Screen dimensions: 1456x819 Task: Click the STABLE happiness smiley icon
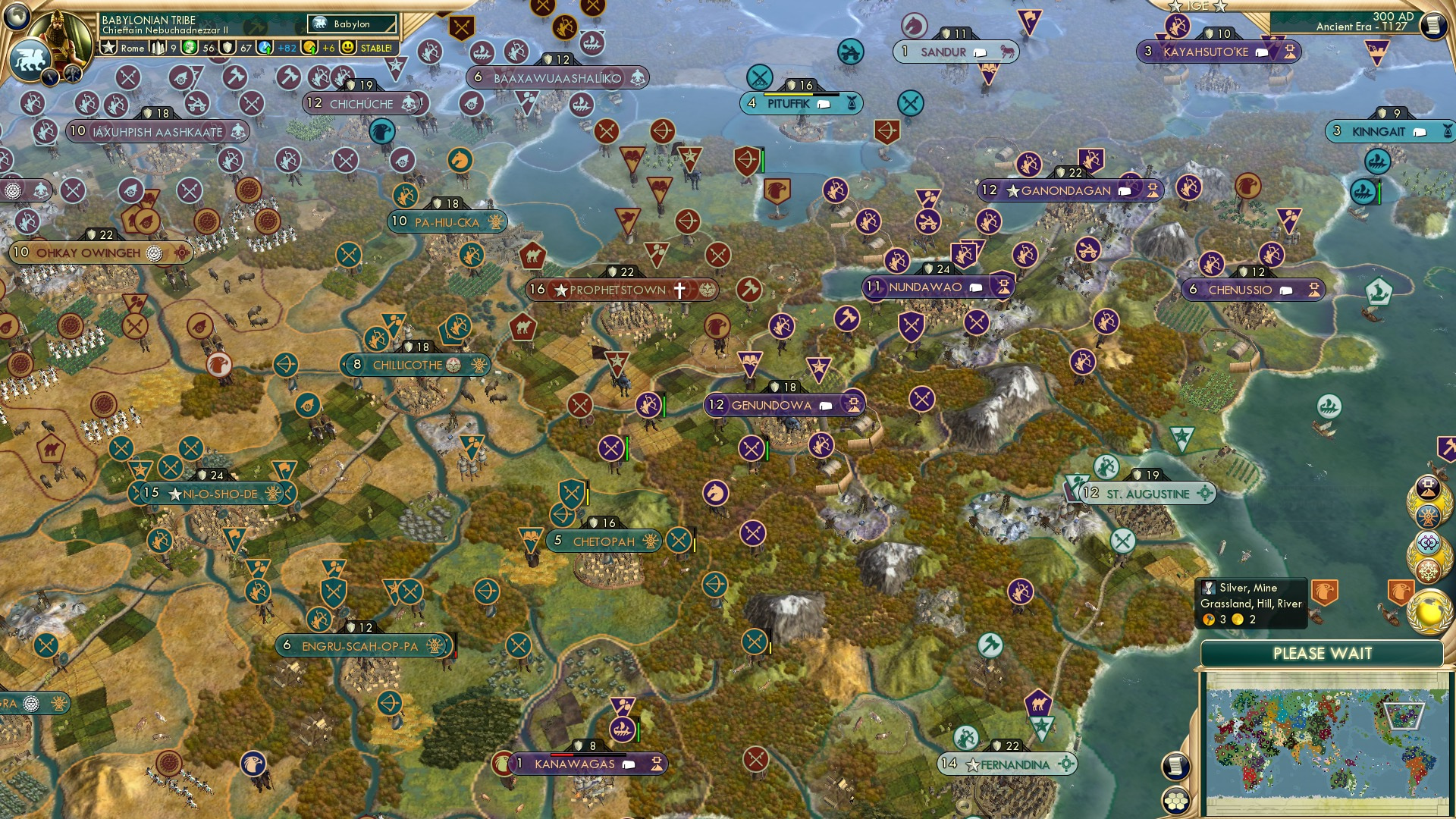pyautogui.click(x=350, y=49)
